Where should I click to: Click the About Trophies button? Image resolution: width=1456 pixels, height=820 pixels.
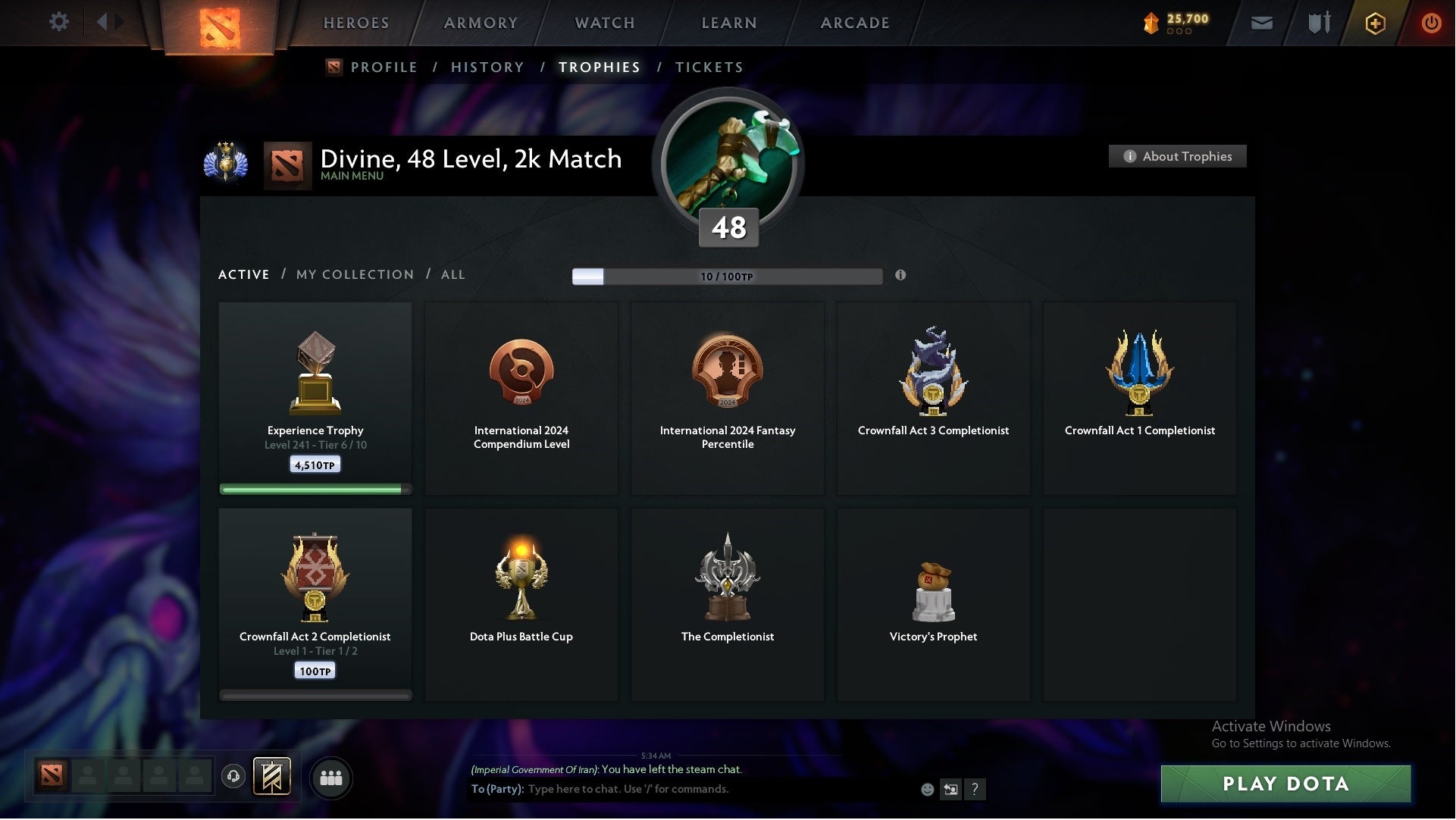point(1177,156)
